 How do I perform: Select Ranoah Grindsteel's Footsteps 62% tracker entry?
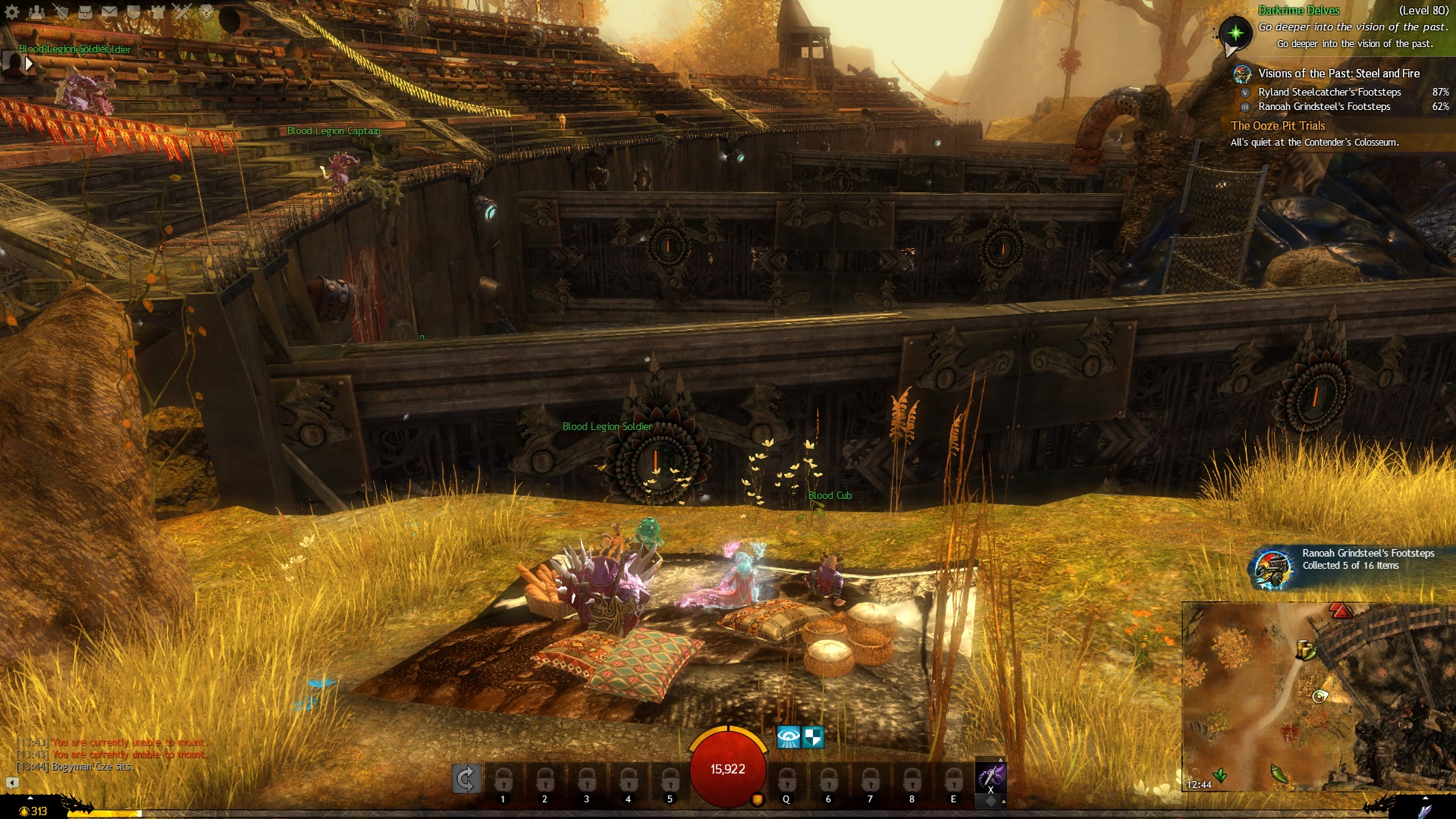(x=1324, y=107)
